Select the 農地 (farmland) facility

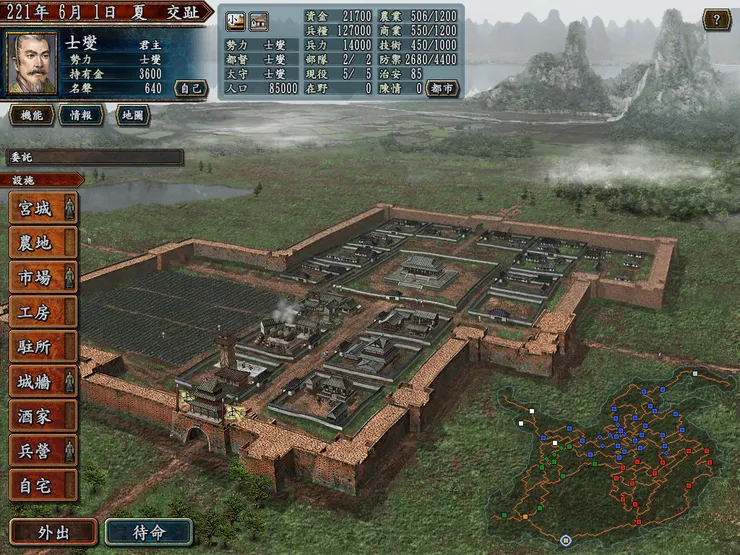click(43, 243)
